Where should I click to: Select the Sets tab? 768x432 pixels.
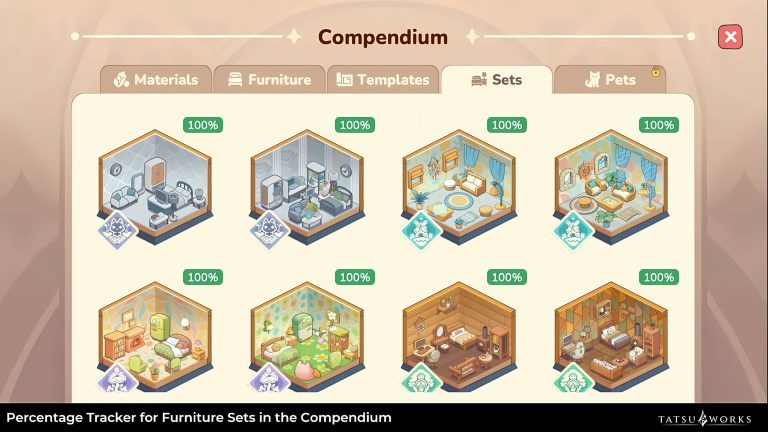coord(496,80)
